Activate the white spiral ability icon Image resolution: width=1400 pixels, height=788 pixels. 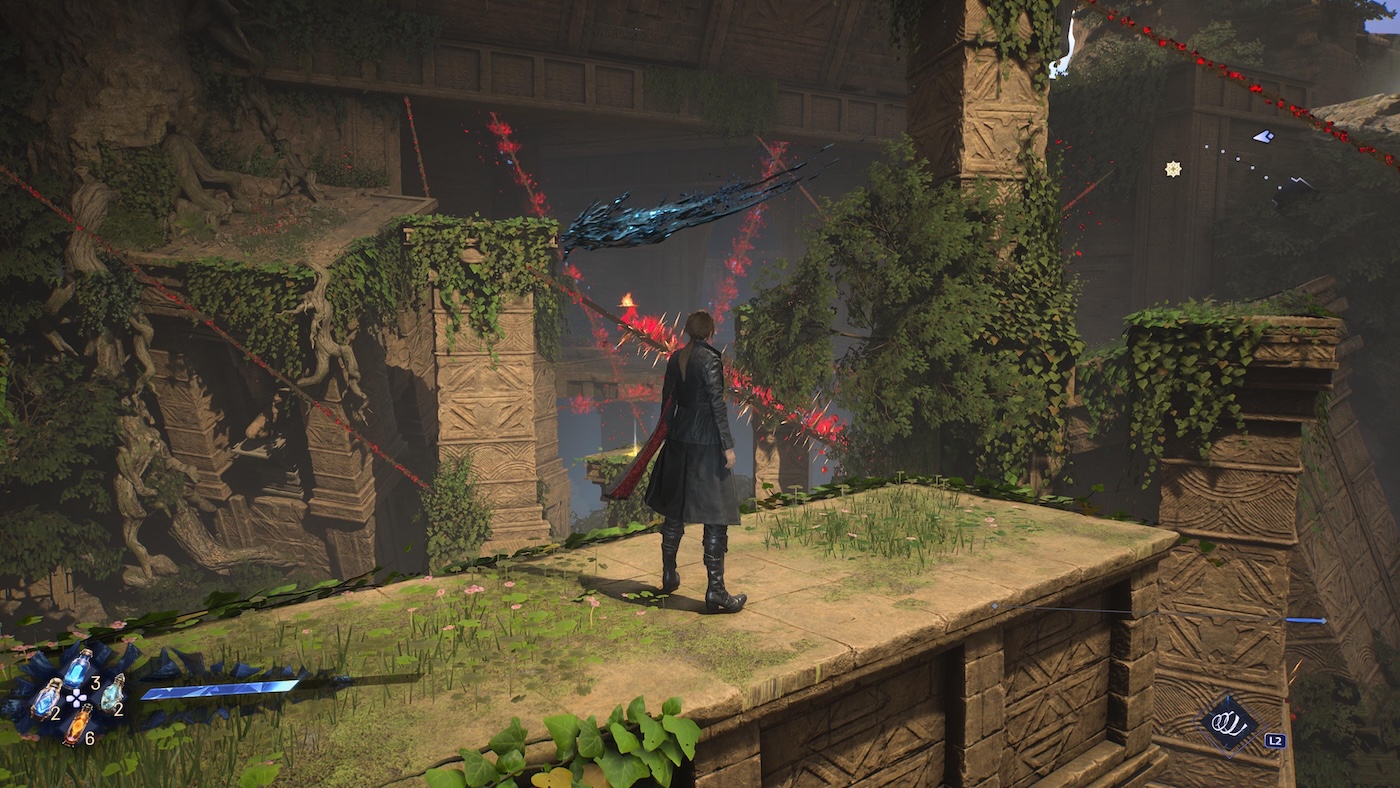[x=1229, y=724]
